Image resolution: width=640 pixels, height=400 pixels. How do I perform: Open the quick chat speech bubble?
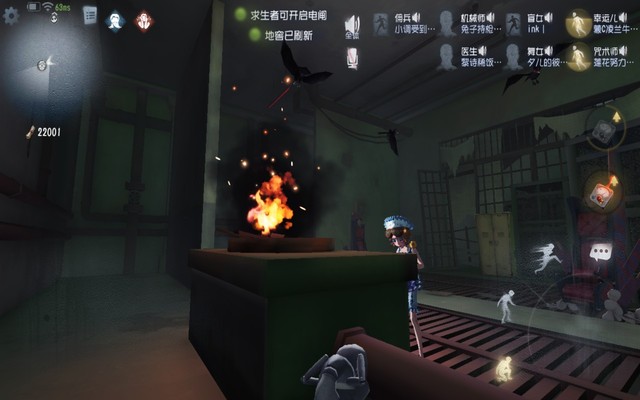[599, 252]
